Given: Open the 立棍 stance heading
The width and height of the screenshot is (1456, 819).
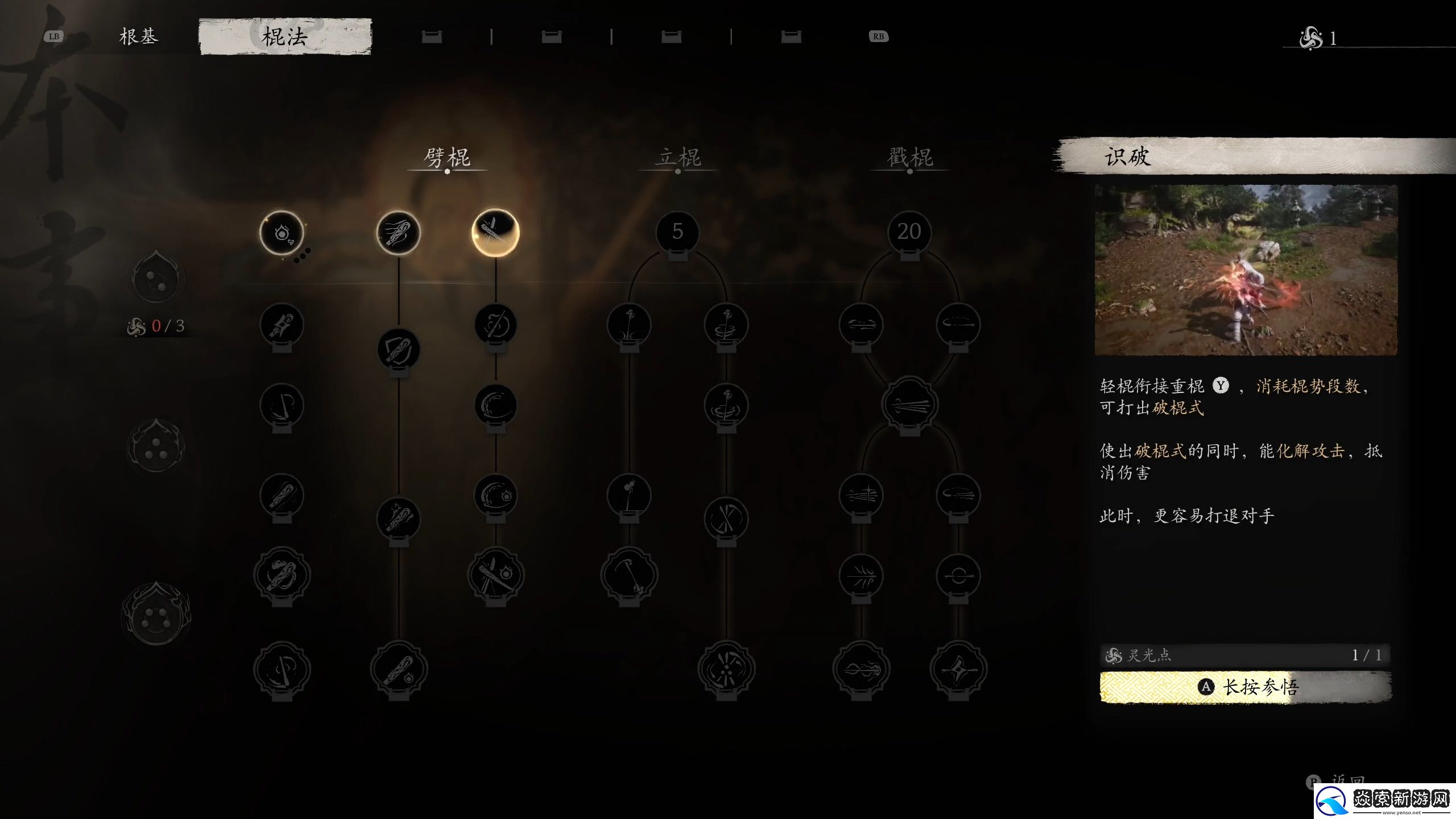Looking at the screenshot, I should coord(678,158).
